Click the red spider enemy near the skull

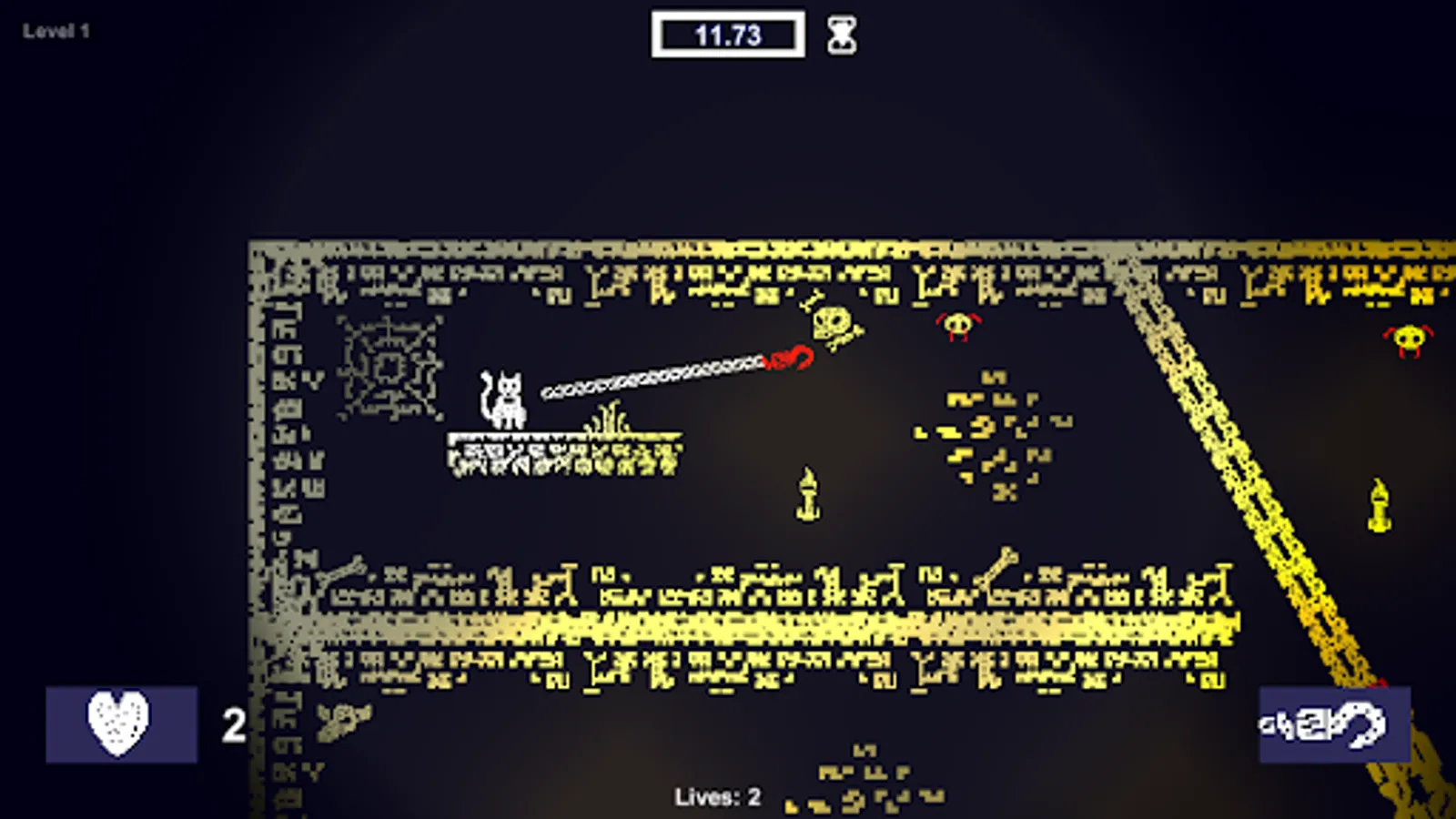click(956, 328)
